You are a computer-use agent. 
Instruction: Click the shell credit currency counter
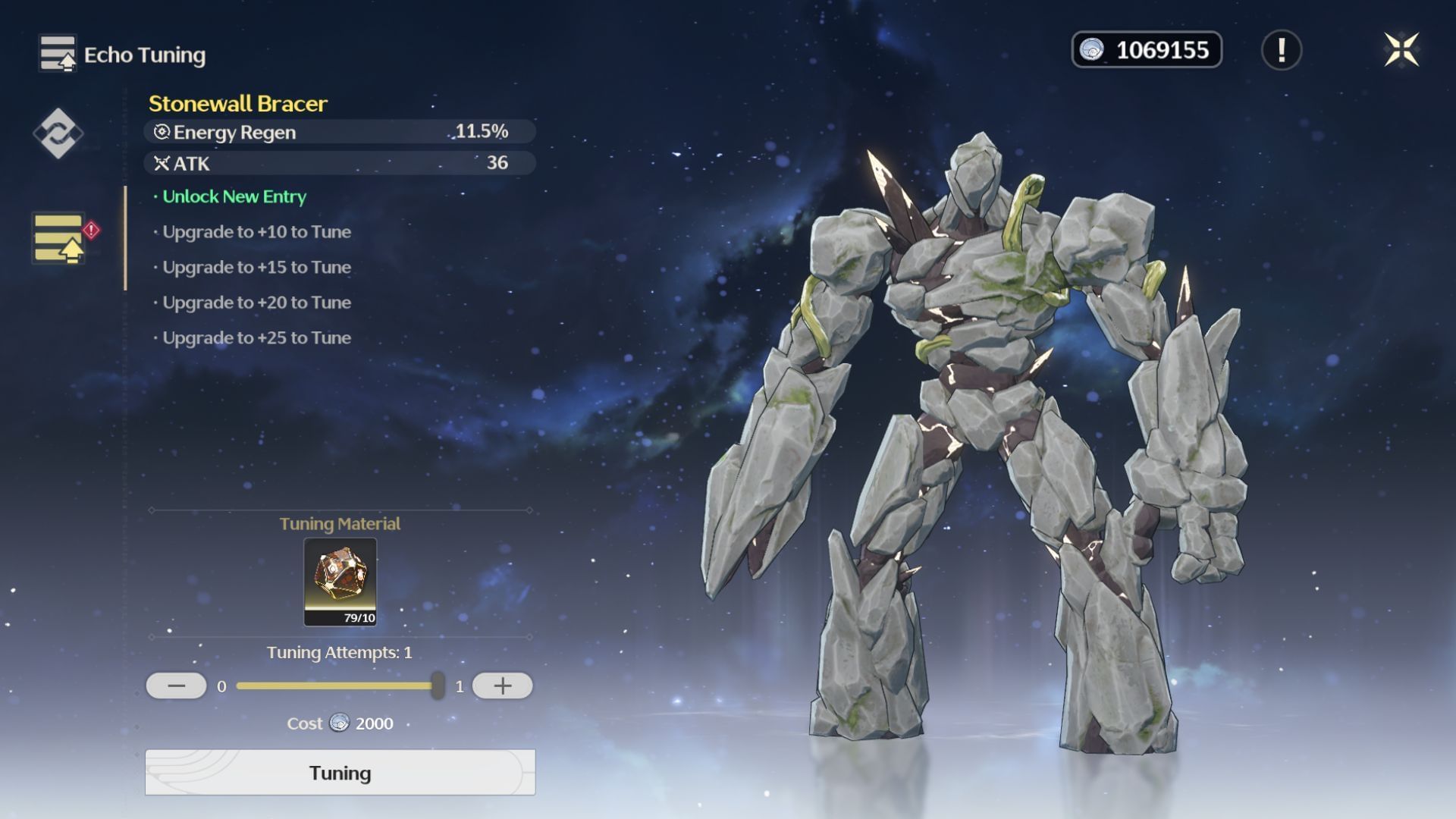(1146, 50)
